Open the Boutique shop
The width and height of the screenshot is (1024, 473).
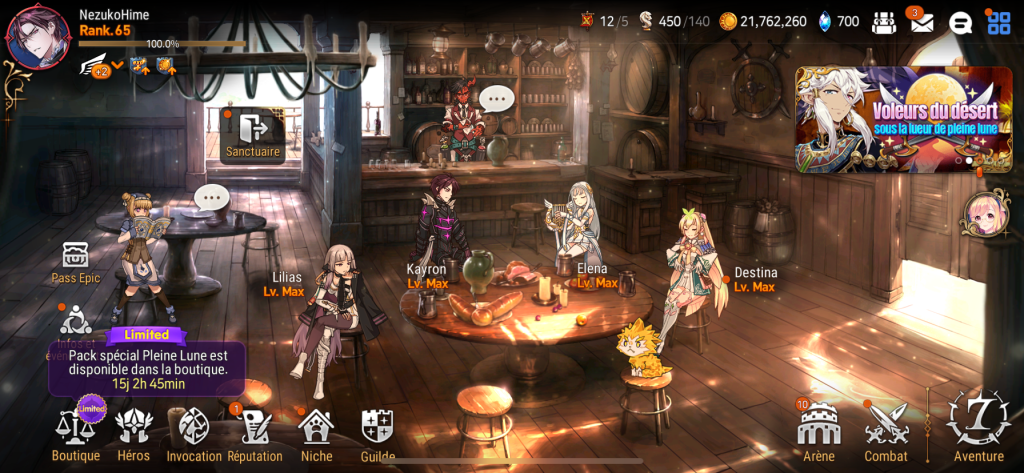76,431
